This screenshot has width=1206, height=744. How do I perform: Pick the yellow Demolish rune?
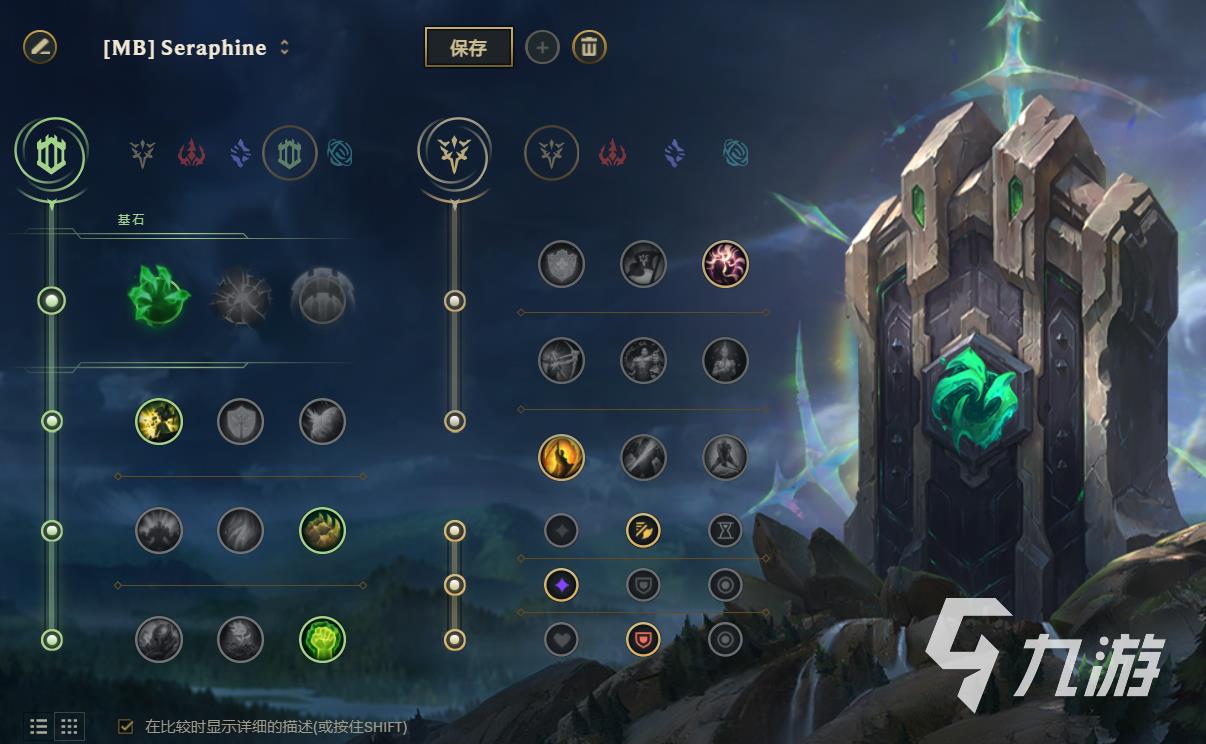[x=159, y=421]
